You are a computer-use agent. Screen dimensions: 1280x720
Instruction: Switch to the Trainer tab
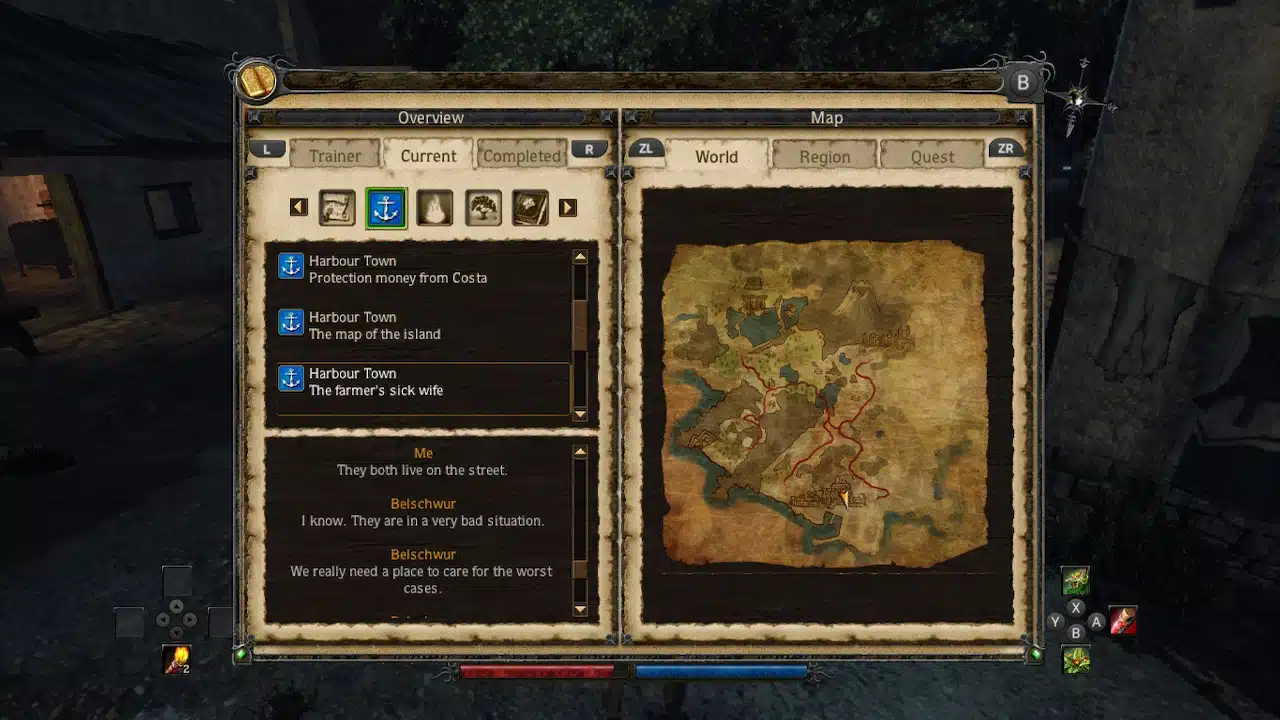(334, 155)
